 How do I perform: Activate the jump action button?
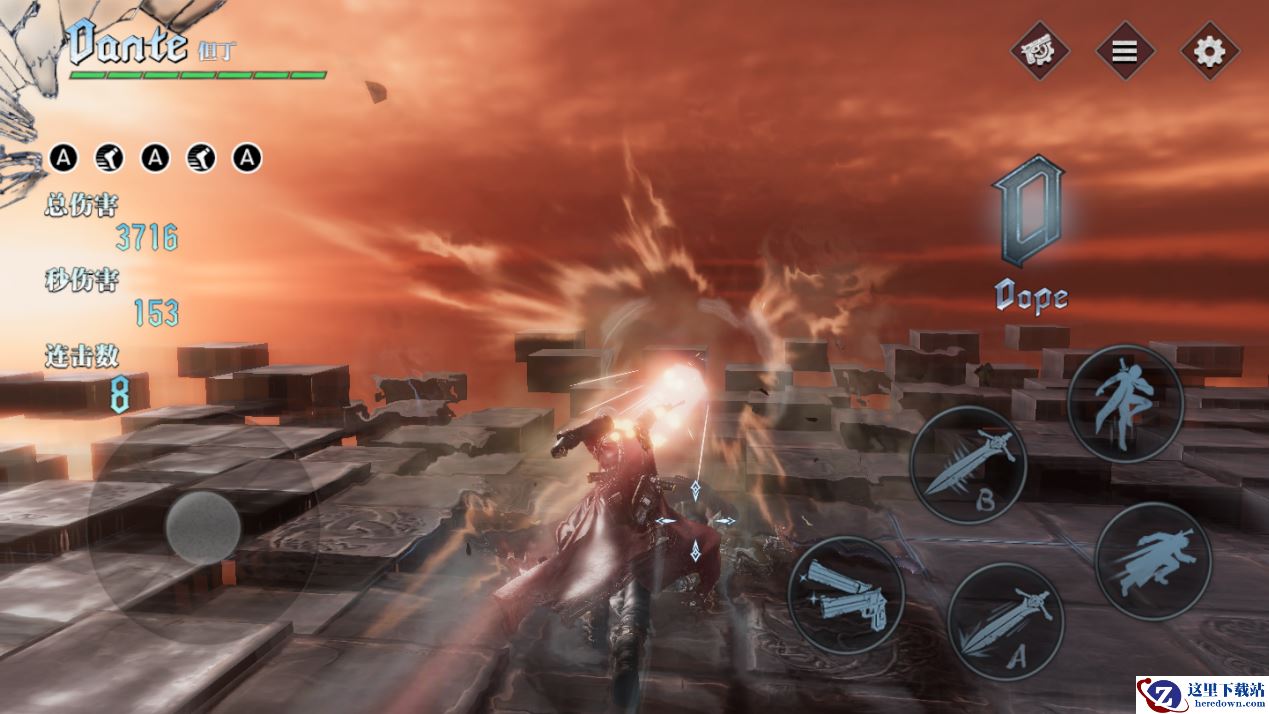[1125, 404]
